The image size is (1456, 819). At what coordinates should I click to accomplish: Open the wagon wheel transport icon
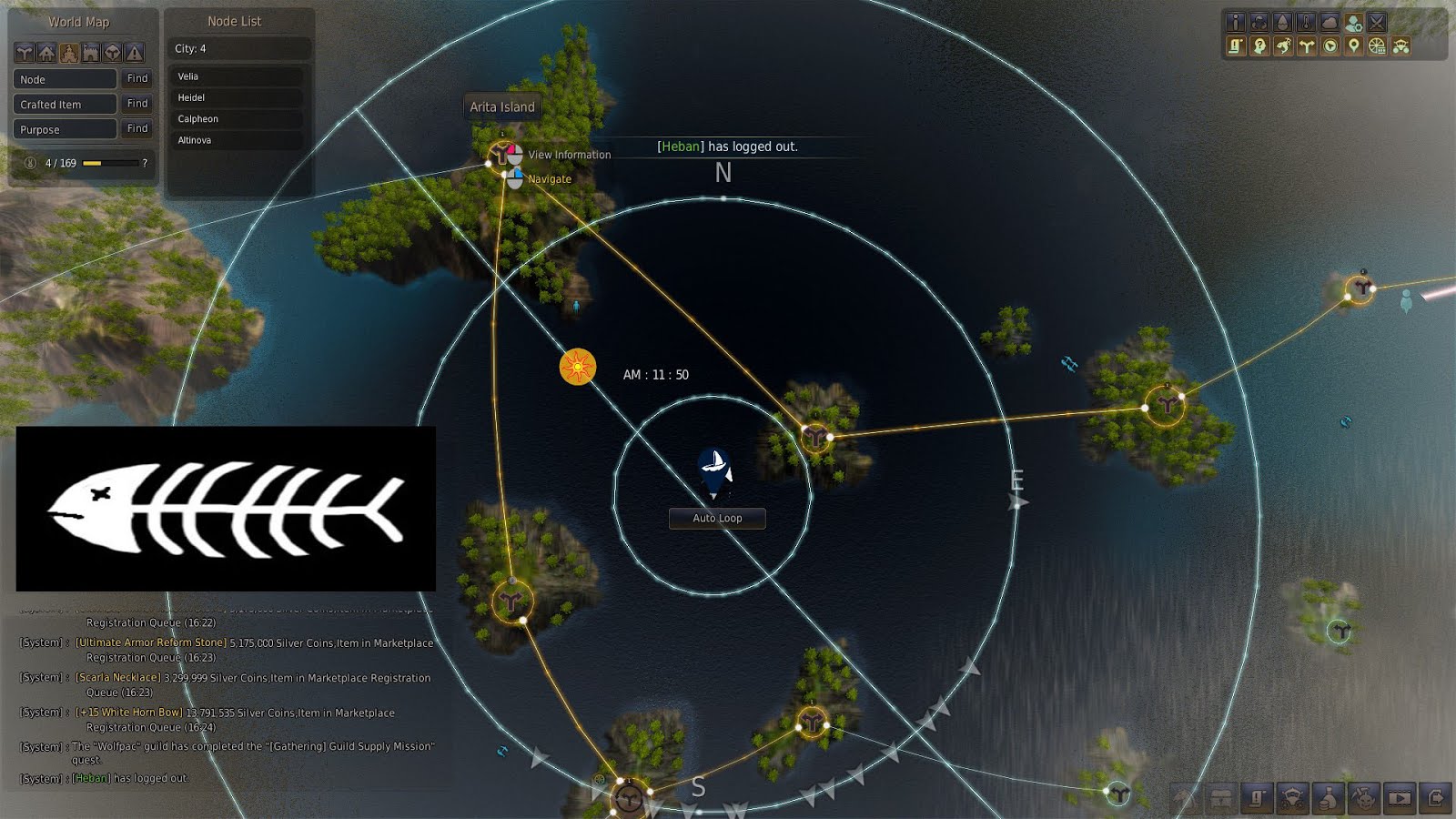[1374, 45]
